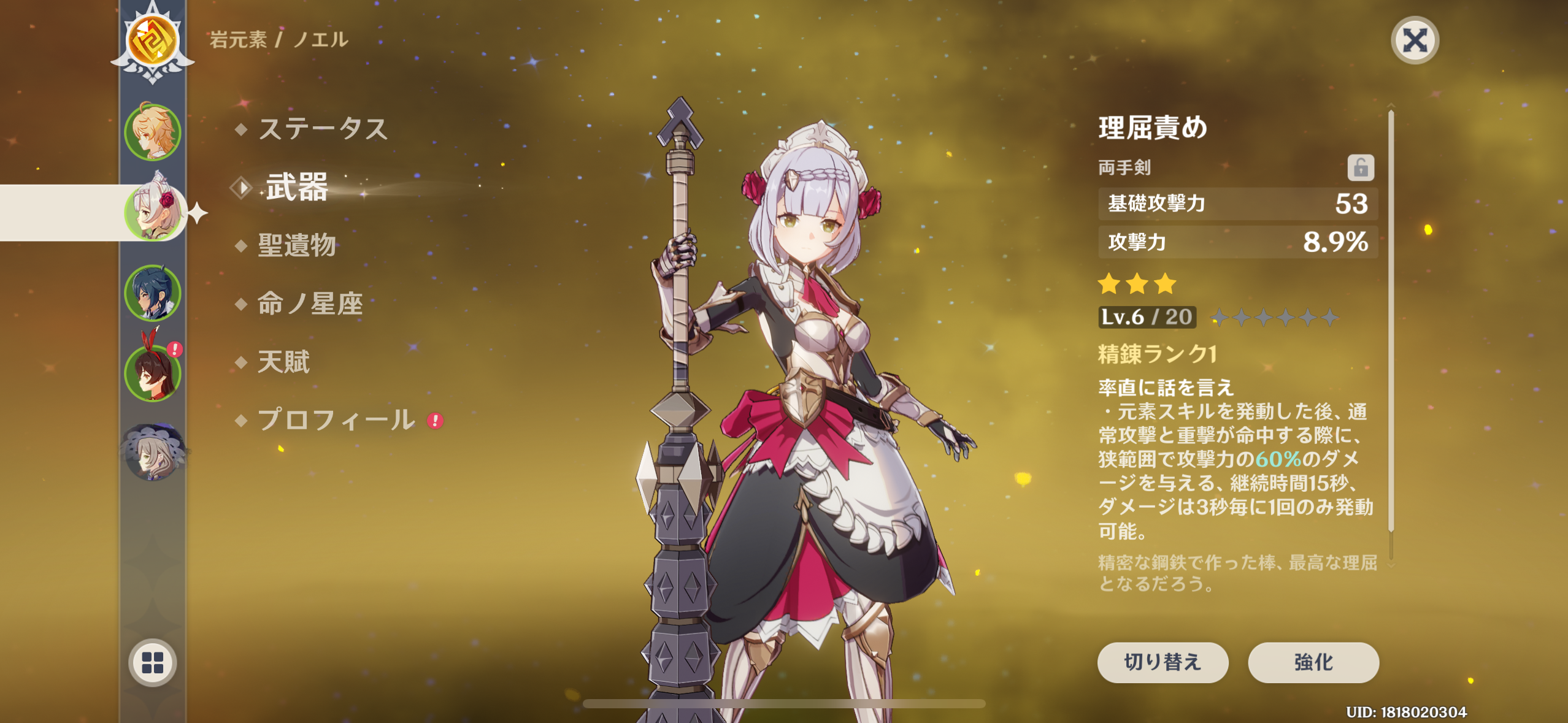Open the 天賦 (Talents) menu
This screenshot has width=1568, height=723.
coord(284,362)
